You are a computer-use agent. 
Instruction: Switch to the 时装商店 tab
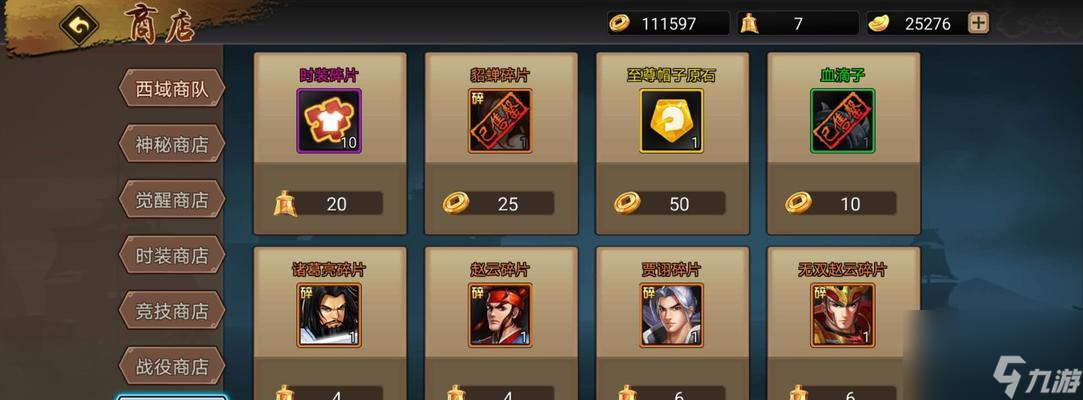click(x=172, y=255)
